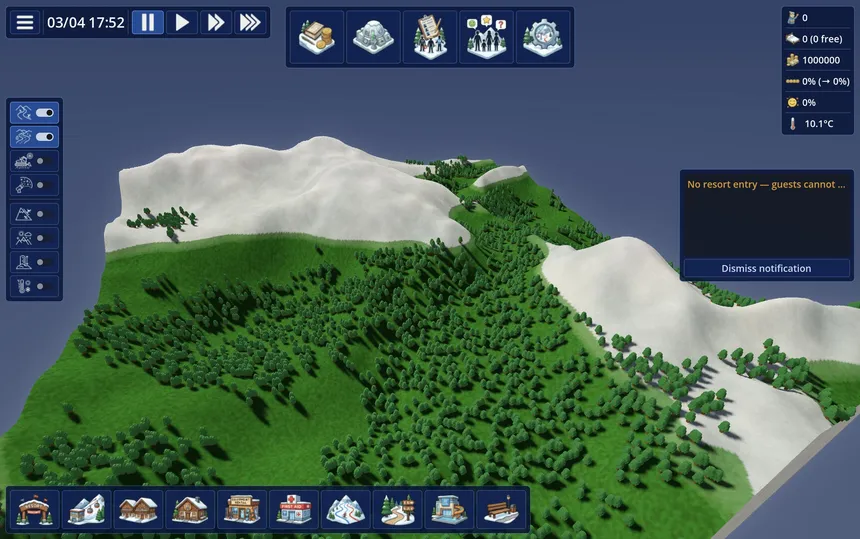Choose the First Aid station building
860x539 pixels.
pos(294,509)
